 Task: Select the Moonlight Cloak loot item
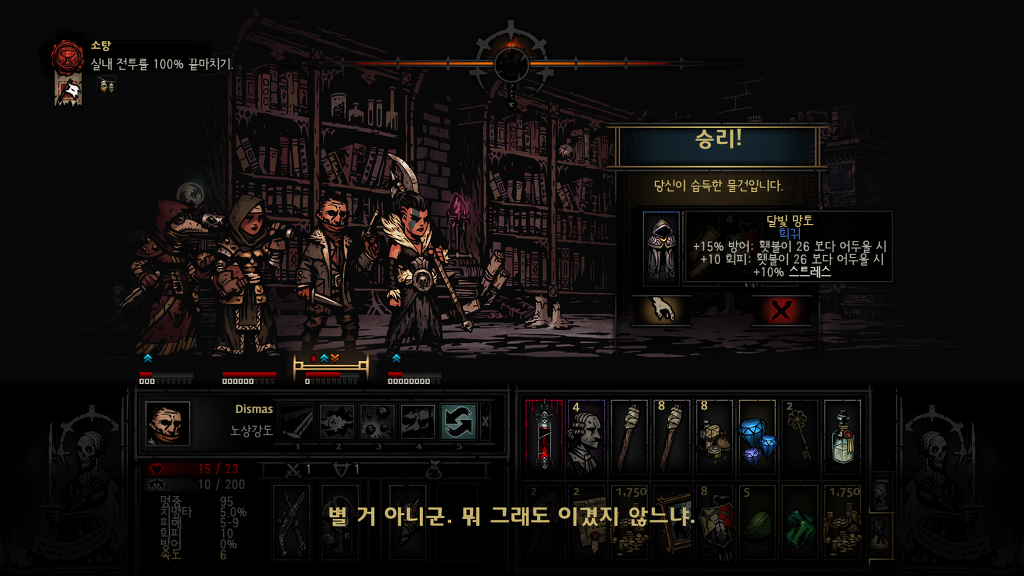[x=661, y=248]
